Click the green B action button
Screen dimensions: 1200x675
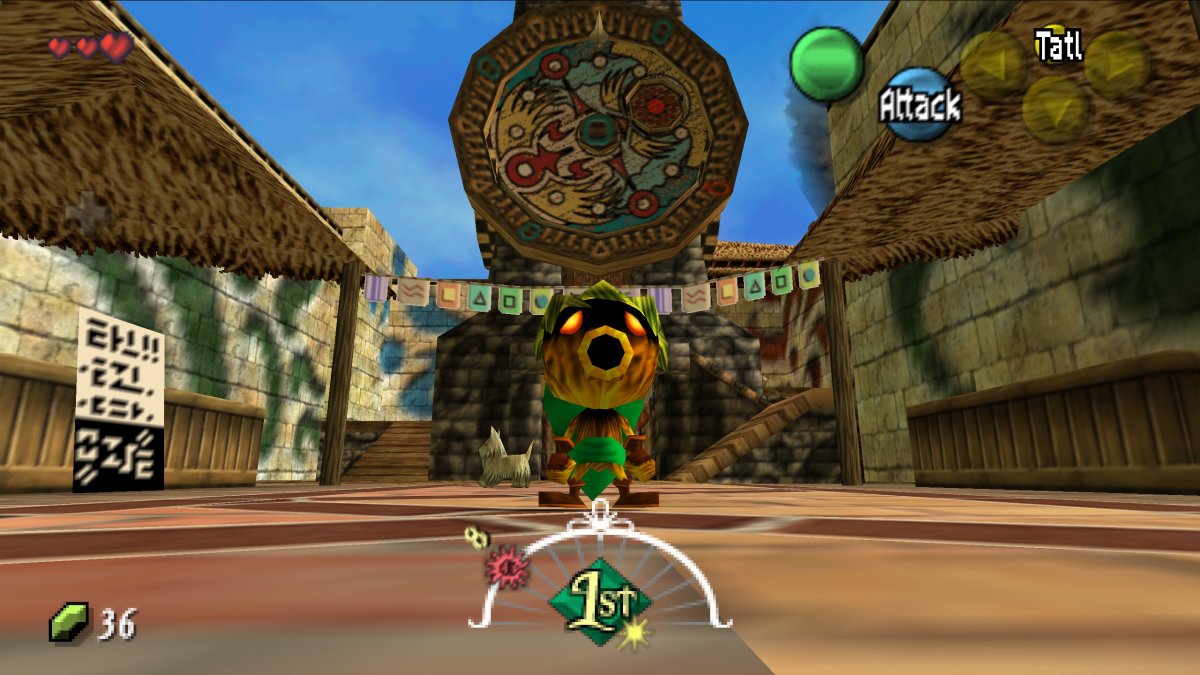pos(827,62)
